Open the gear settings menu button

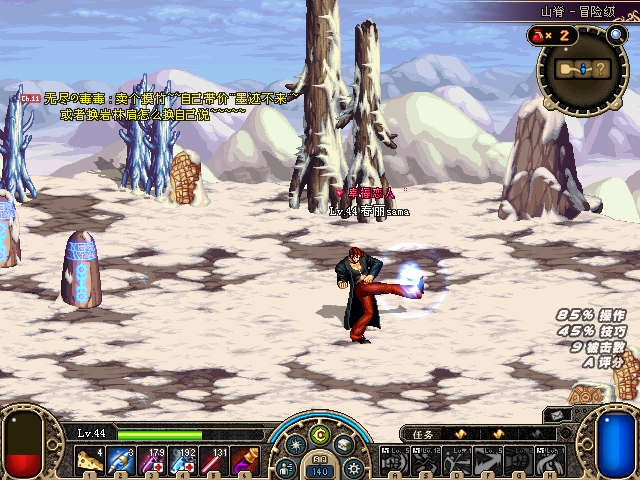(x=354, y=466)
